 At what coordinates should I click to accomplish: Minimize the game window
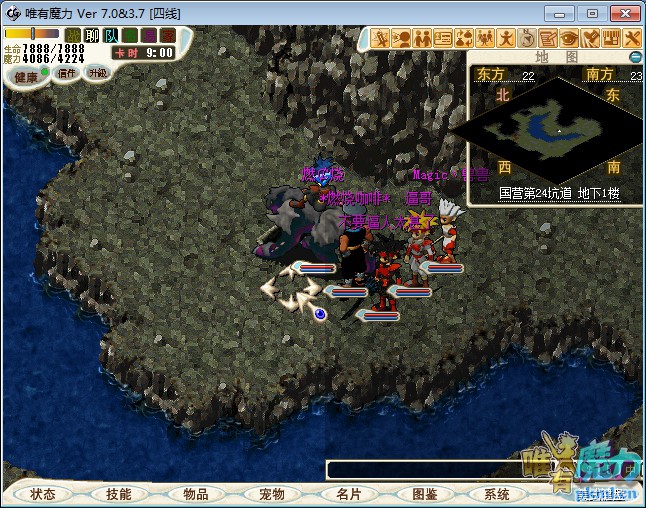click(x=565, y=13)
